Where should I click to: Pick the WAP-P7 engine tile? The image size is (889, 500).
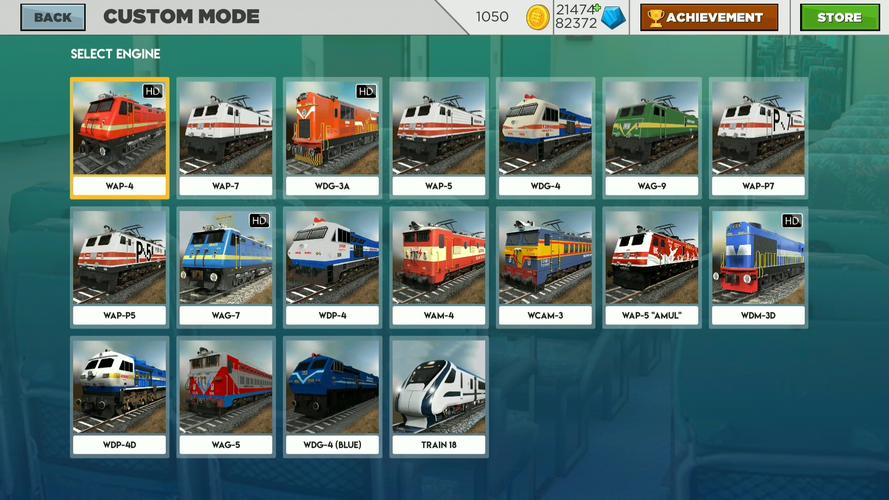759,138
